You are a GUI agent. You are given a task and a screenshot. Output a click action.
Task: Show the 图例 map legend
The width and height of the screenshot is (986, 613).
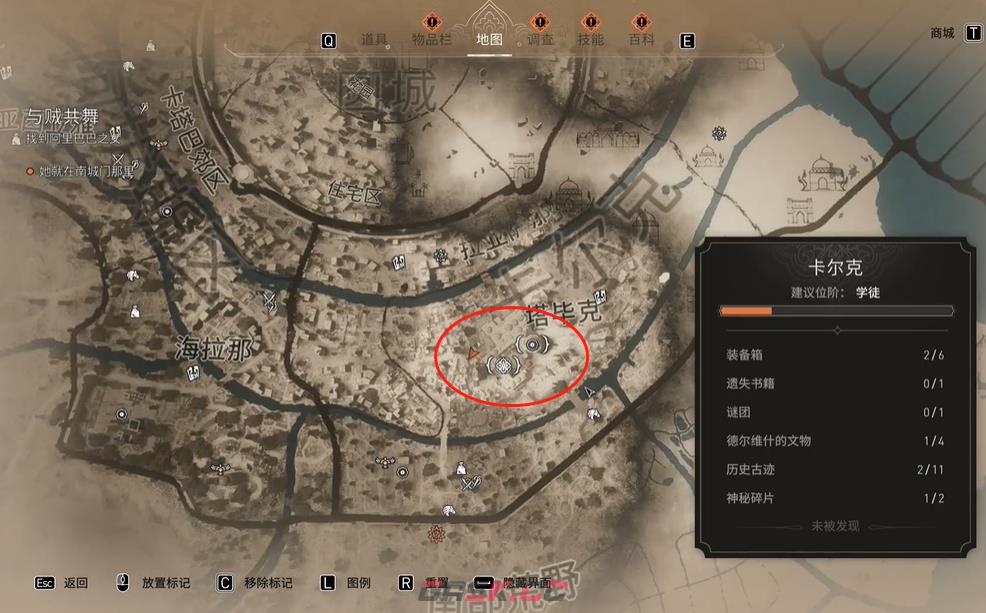(358, 583)
